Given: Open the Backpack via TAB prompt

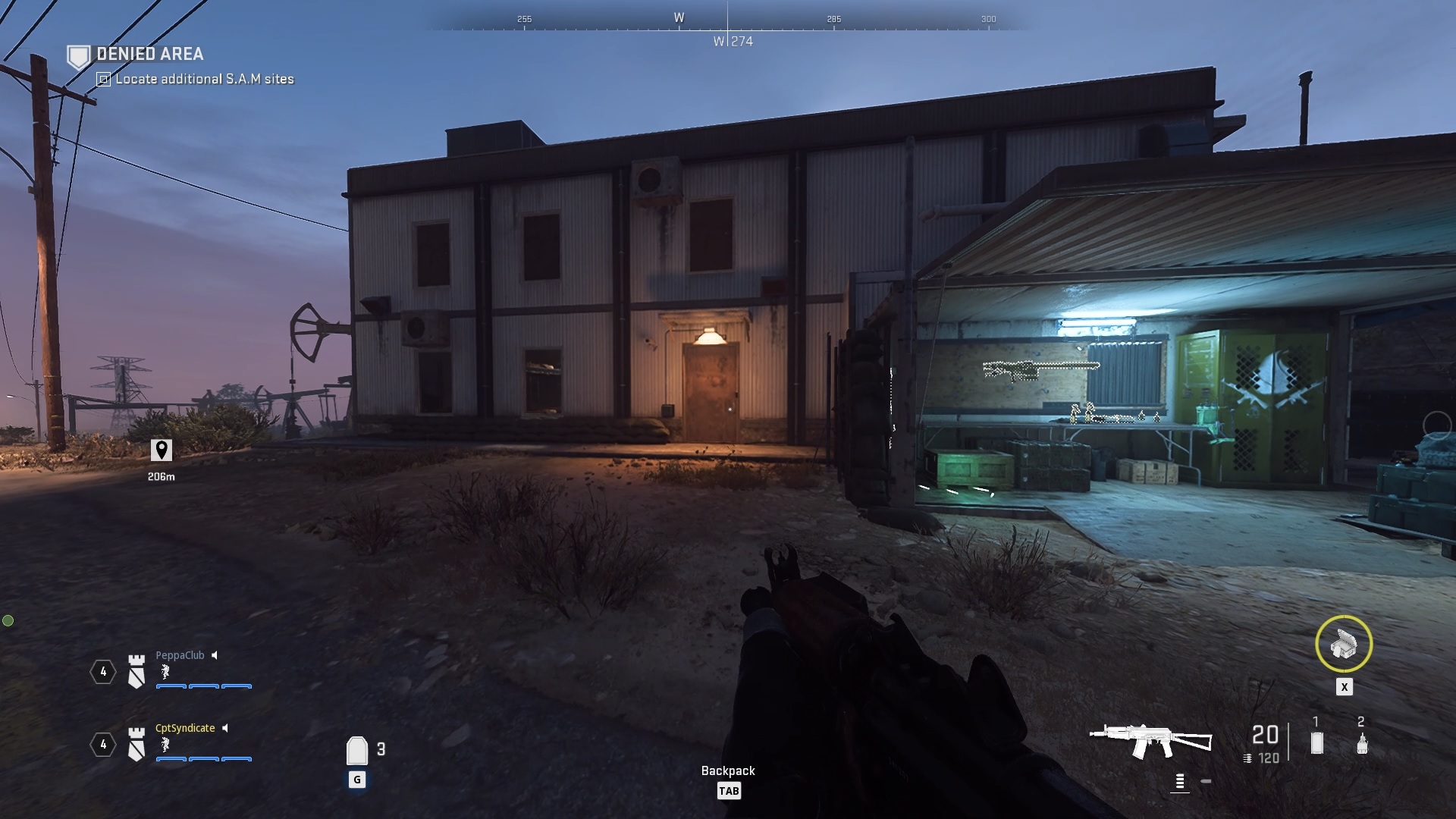Looking at the screenshot, I should pos(730,791).
